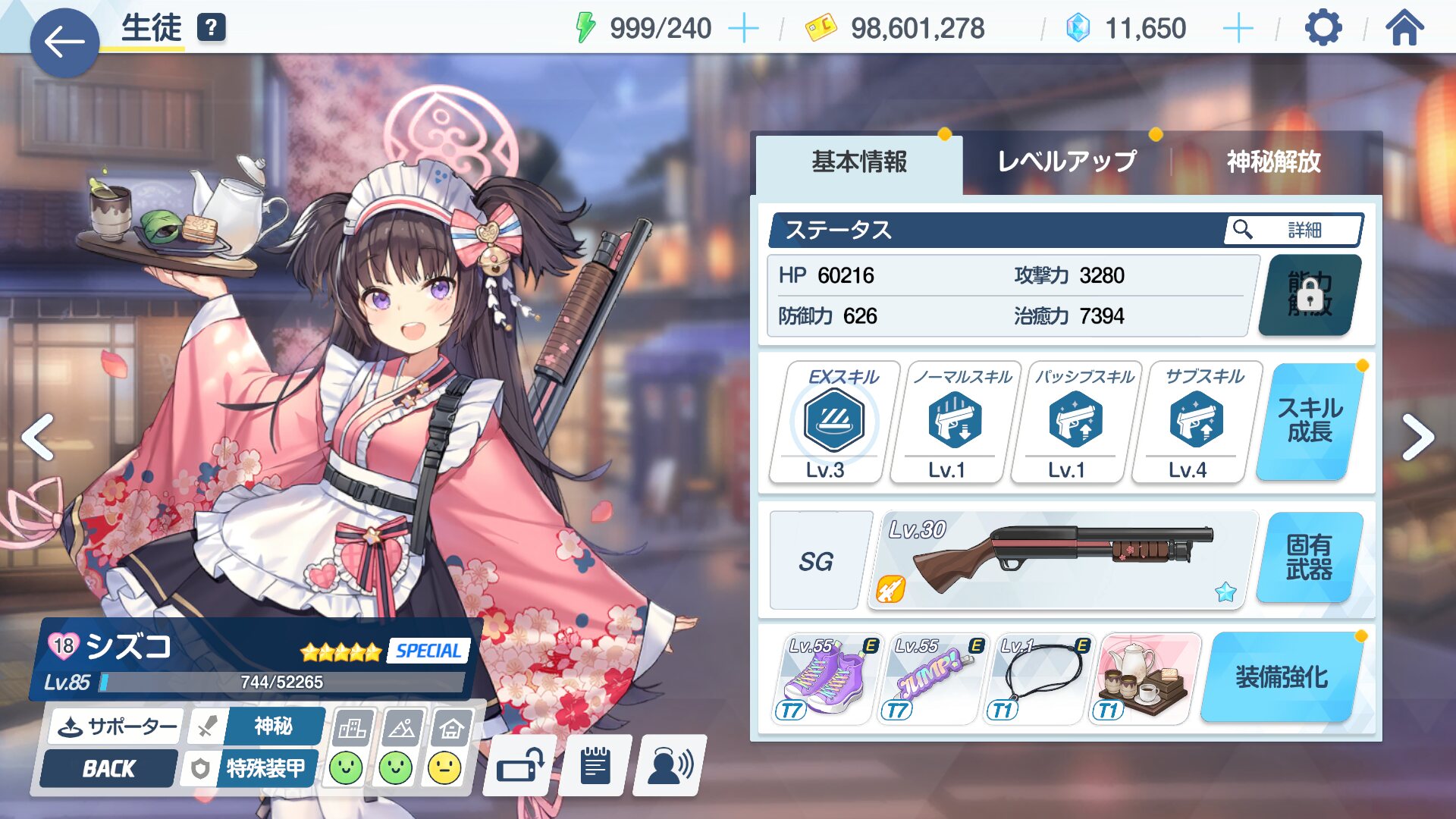Open the 装備強化 button

(x=1282, y=677)
